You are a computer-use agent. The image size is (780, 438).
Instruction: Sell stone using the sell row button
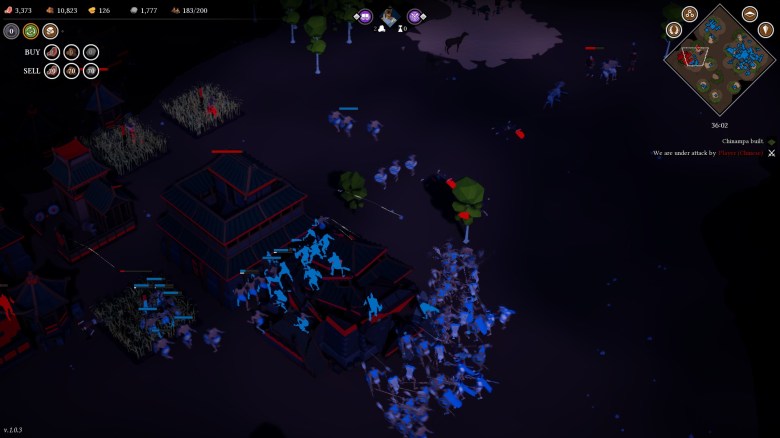click(91, 71)
